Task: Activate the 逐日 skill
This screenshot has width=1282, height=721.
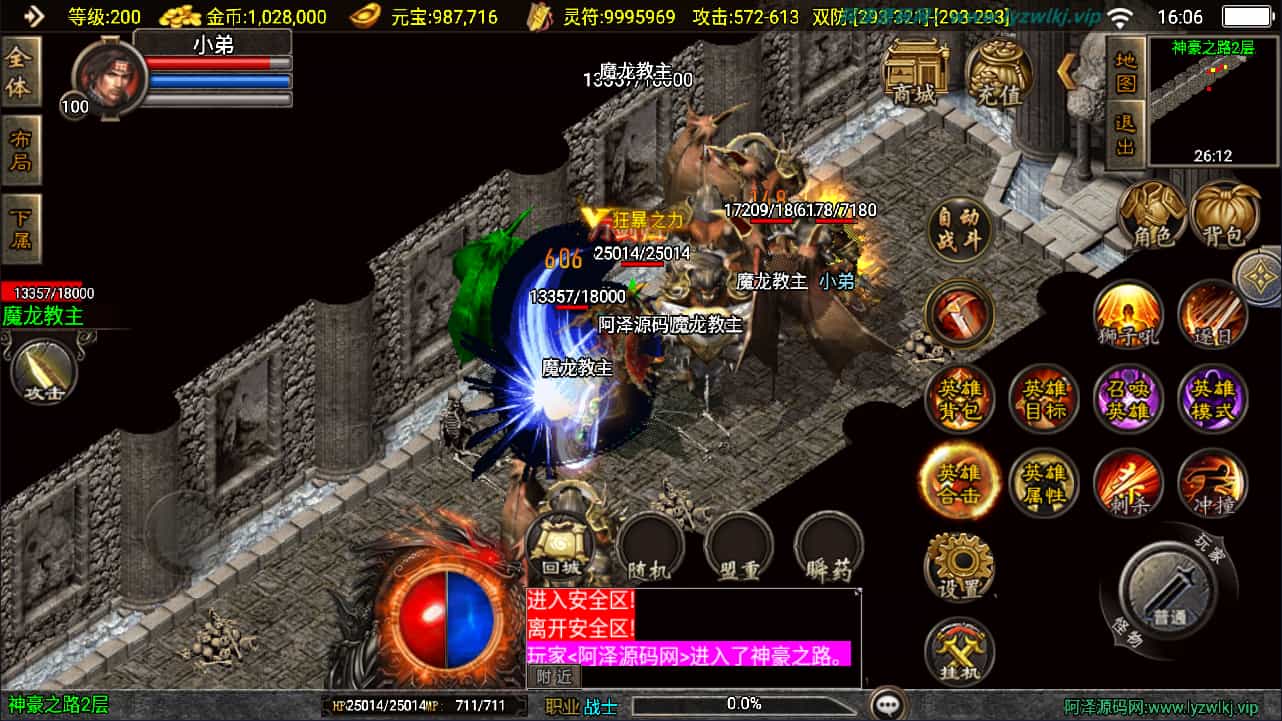Action: (1212, 314)
